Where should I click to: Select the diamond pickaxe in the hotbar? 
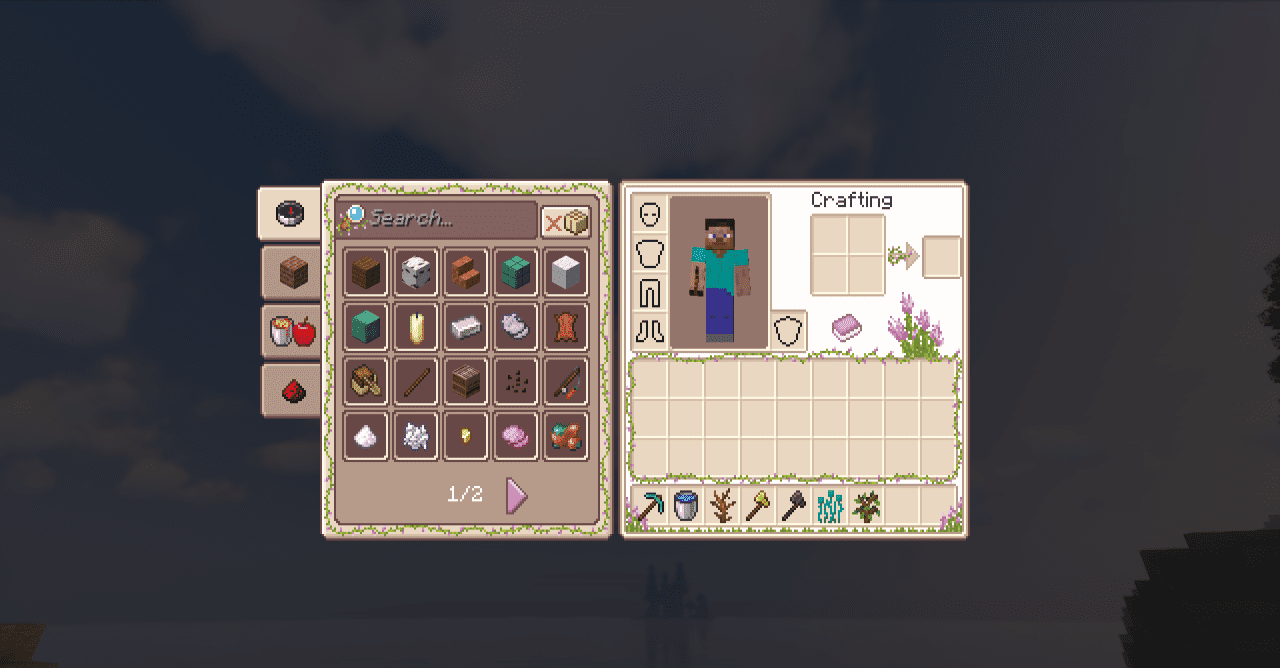coord(651,506)
